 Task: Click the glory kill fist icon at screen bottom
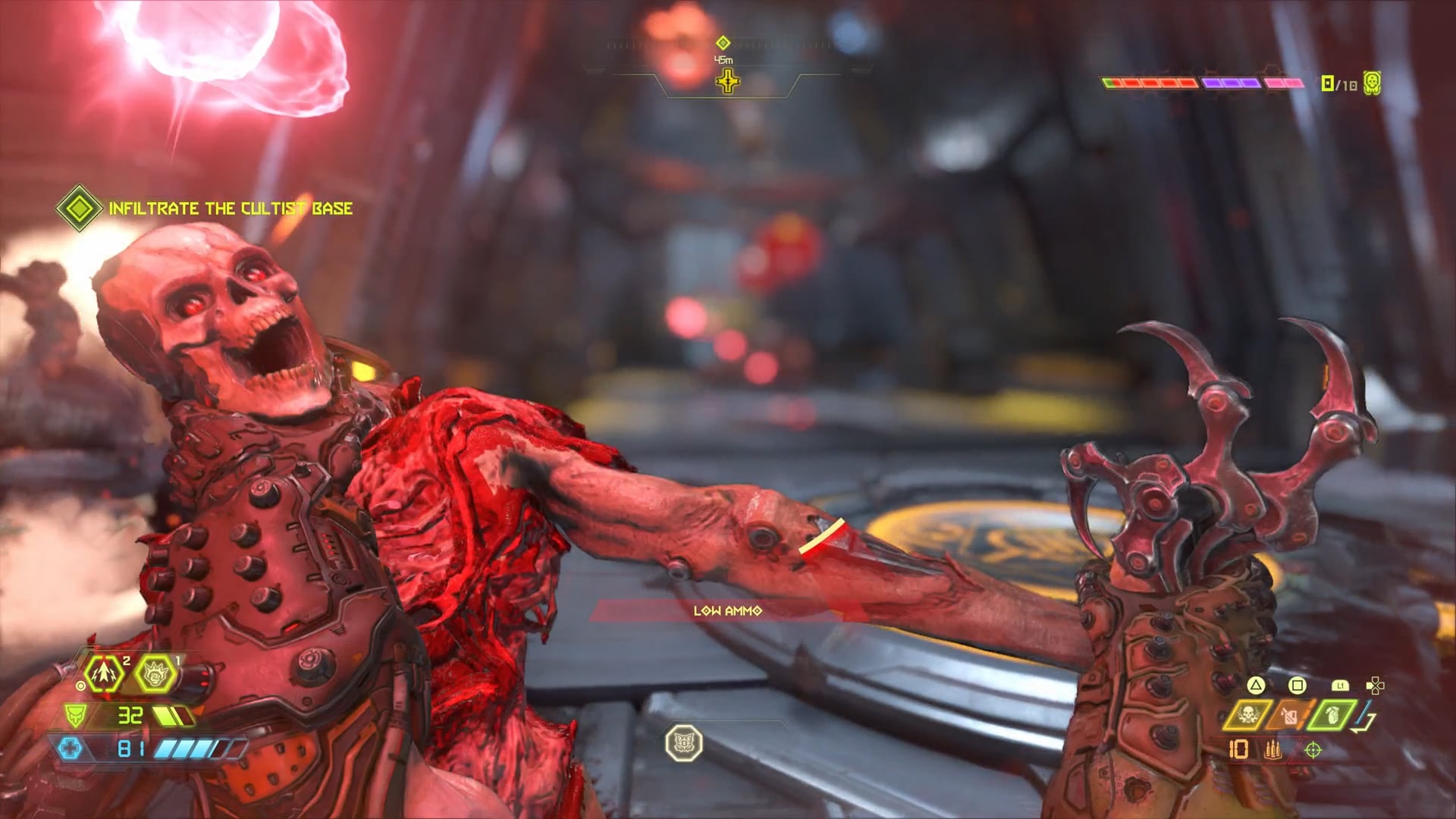pos(684,743)
